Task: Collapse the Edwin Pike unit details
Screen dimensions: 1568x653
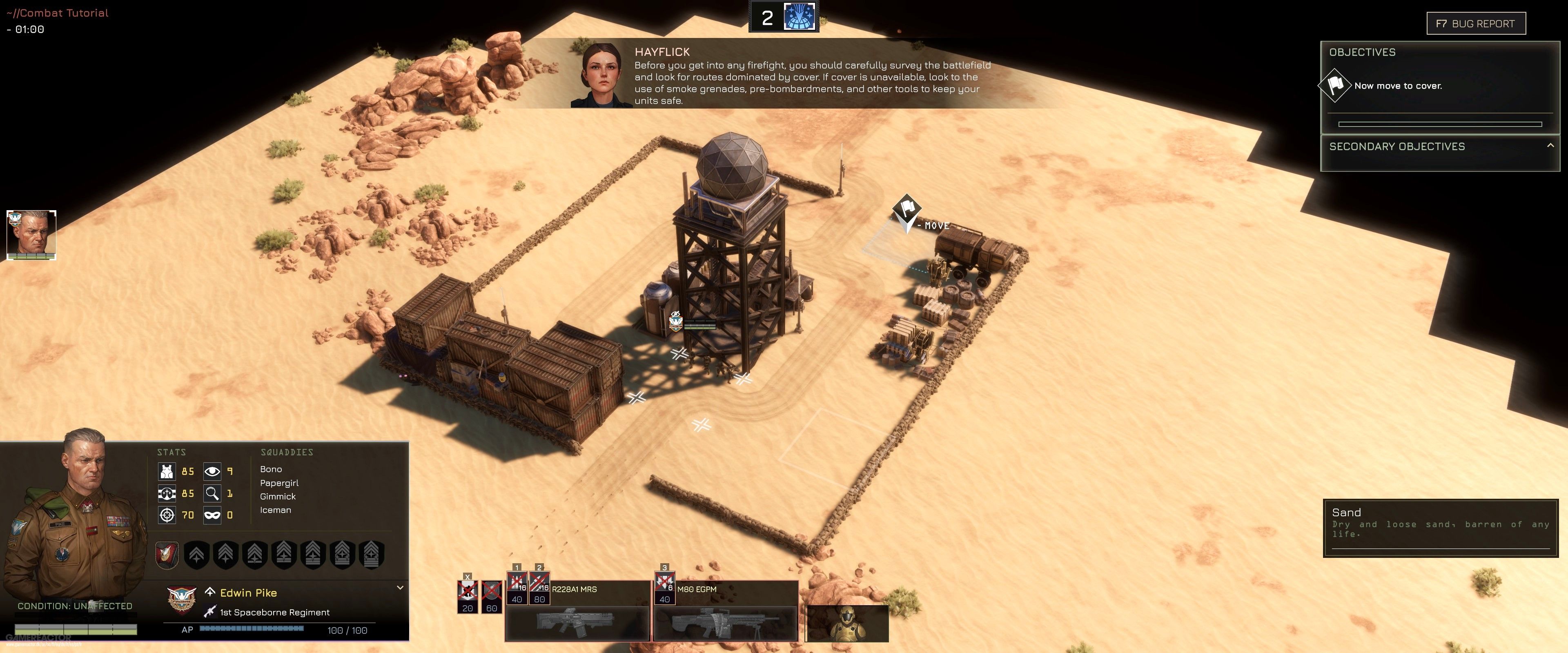Action: coord(400,588)
